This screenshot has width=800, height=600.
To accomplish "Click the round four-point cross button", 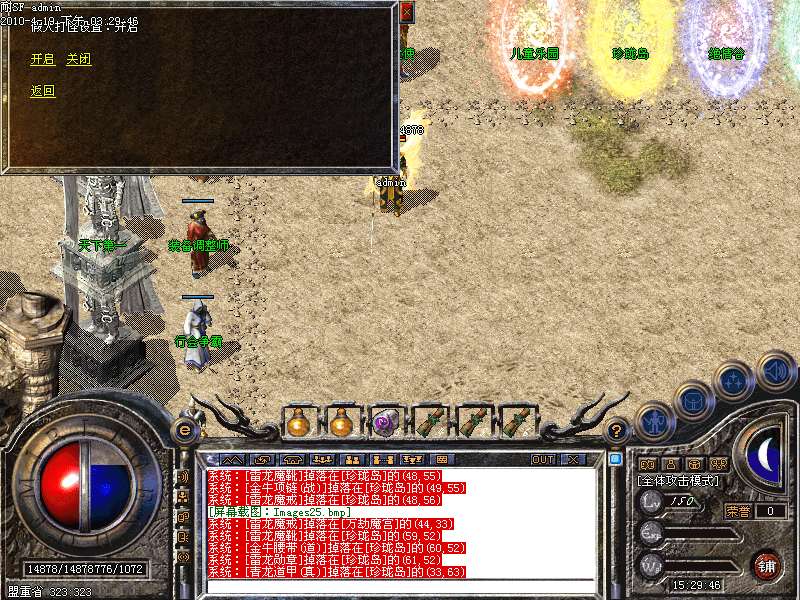I will point(734,381).
